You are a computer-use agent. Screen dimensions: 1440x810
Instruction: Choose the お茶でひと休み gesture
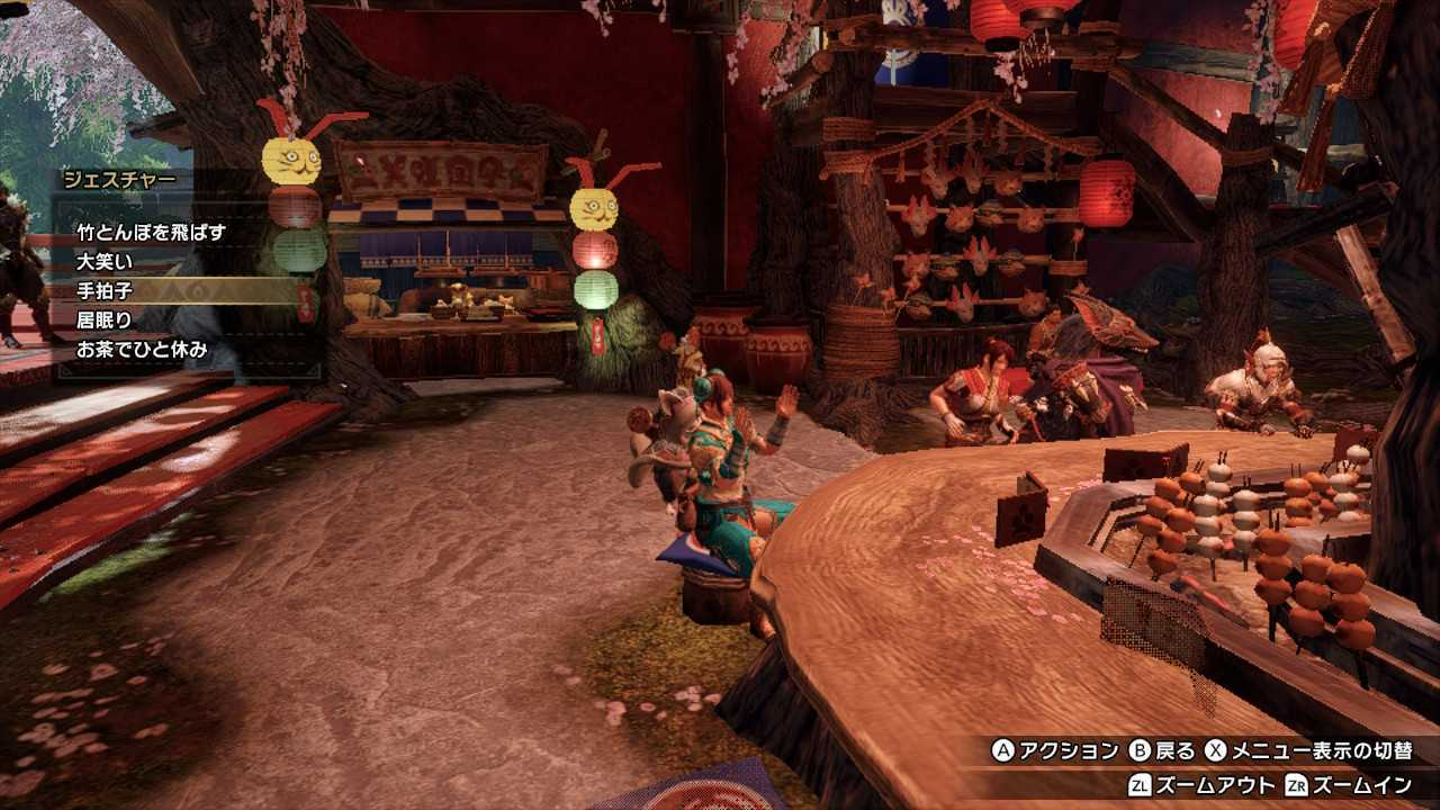(142, 350)
